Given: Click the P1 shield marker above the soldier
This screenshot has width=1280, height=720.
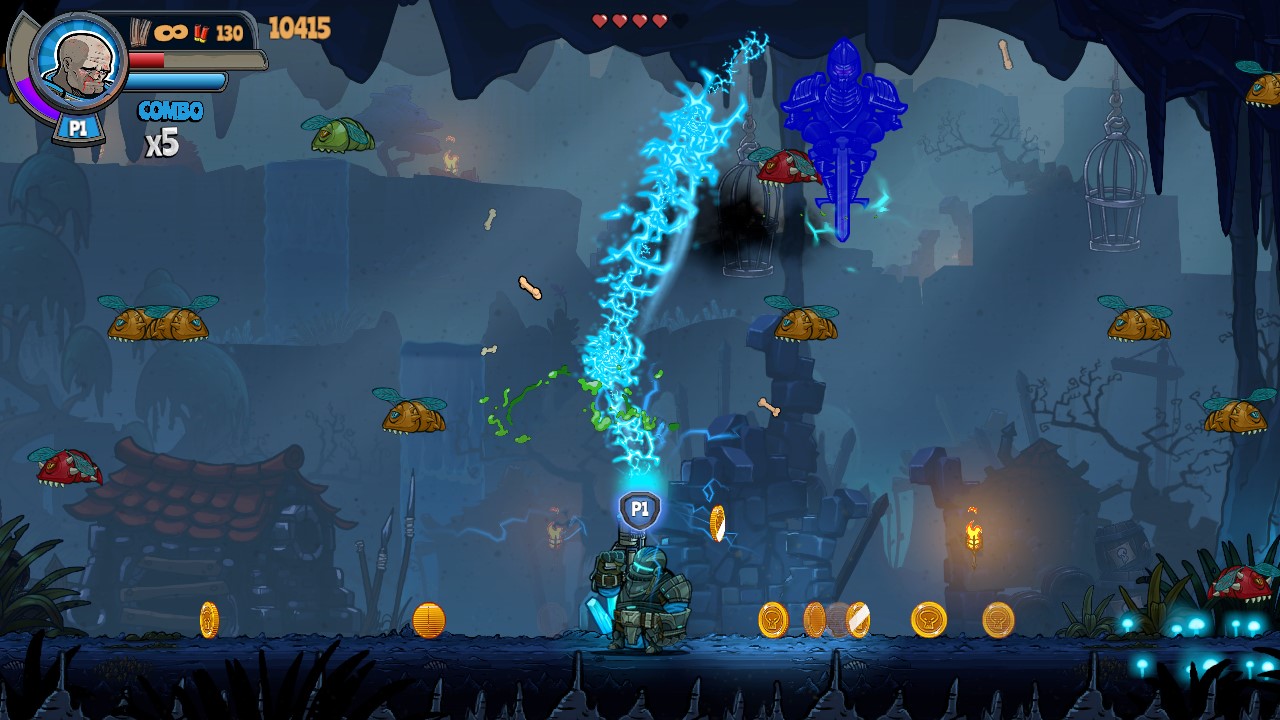Looking at the screenshot, I should (638, 510).
